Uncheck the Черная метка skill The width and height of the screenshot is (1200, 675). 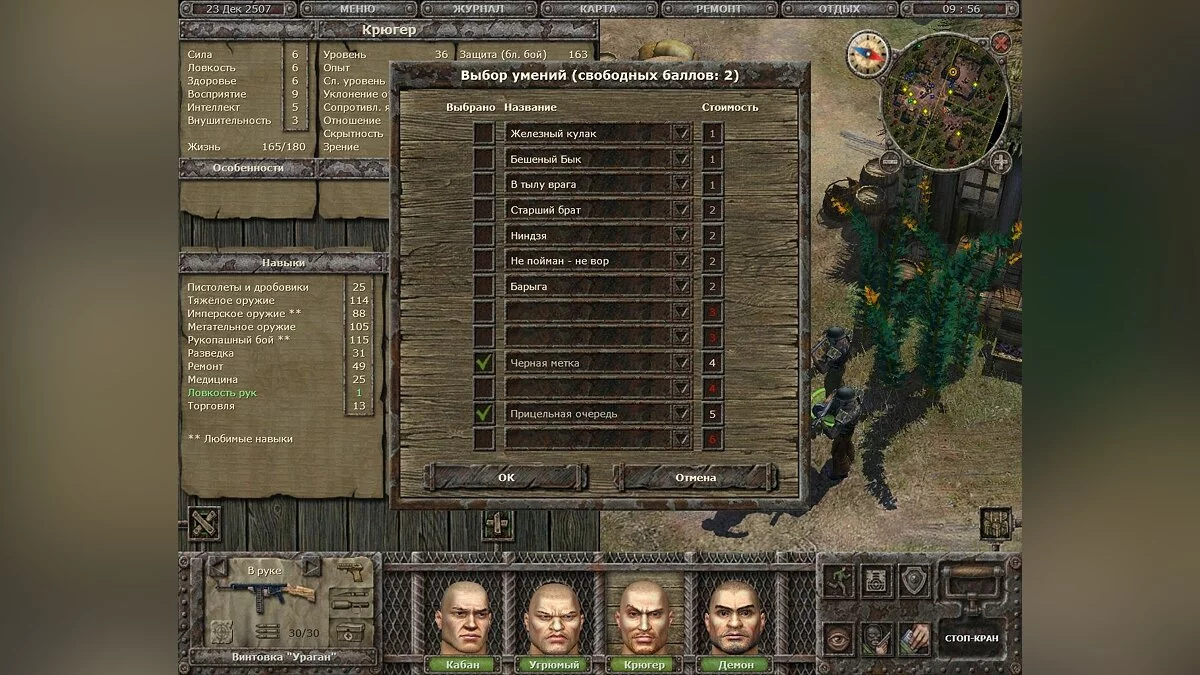484,363
